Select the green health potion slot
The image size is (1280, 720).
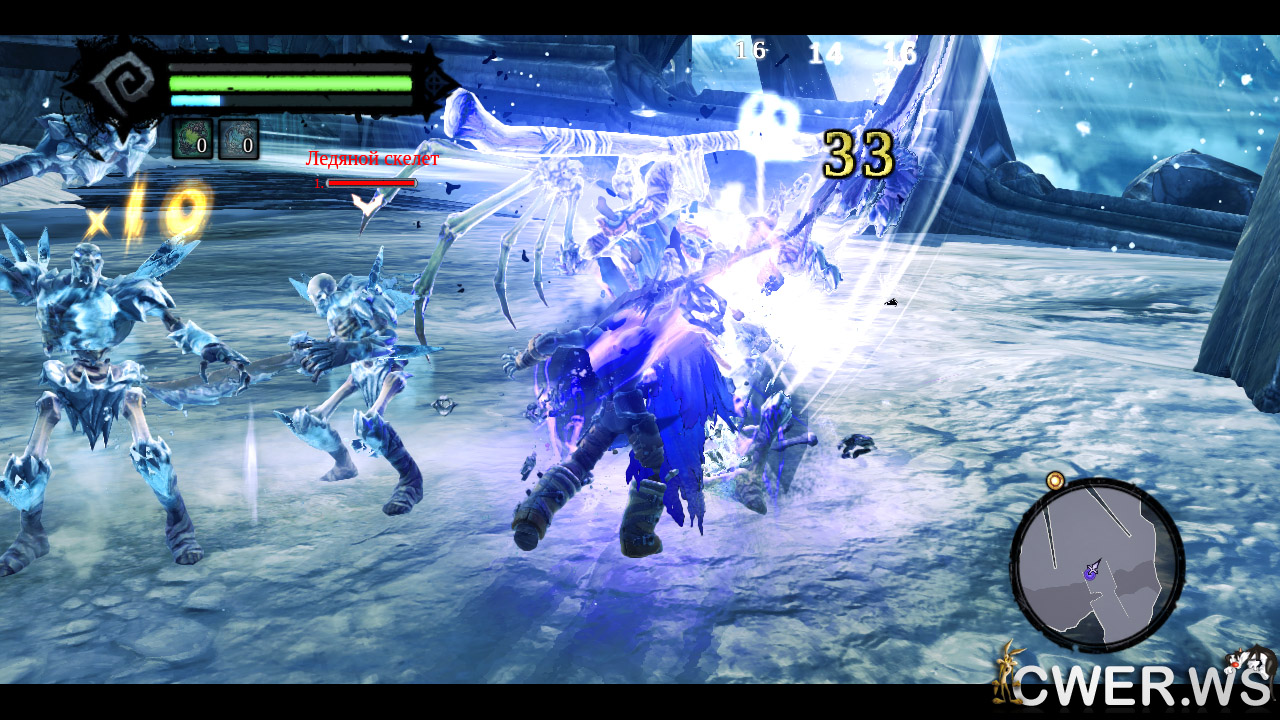click(x=192, y=139)
